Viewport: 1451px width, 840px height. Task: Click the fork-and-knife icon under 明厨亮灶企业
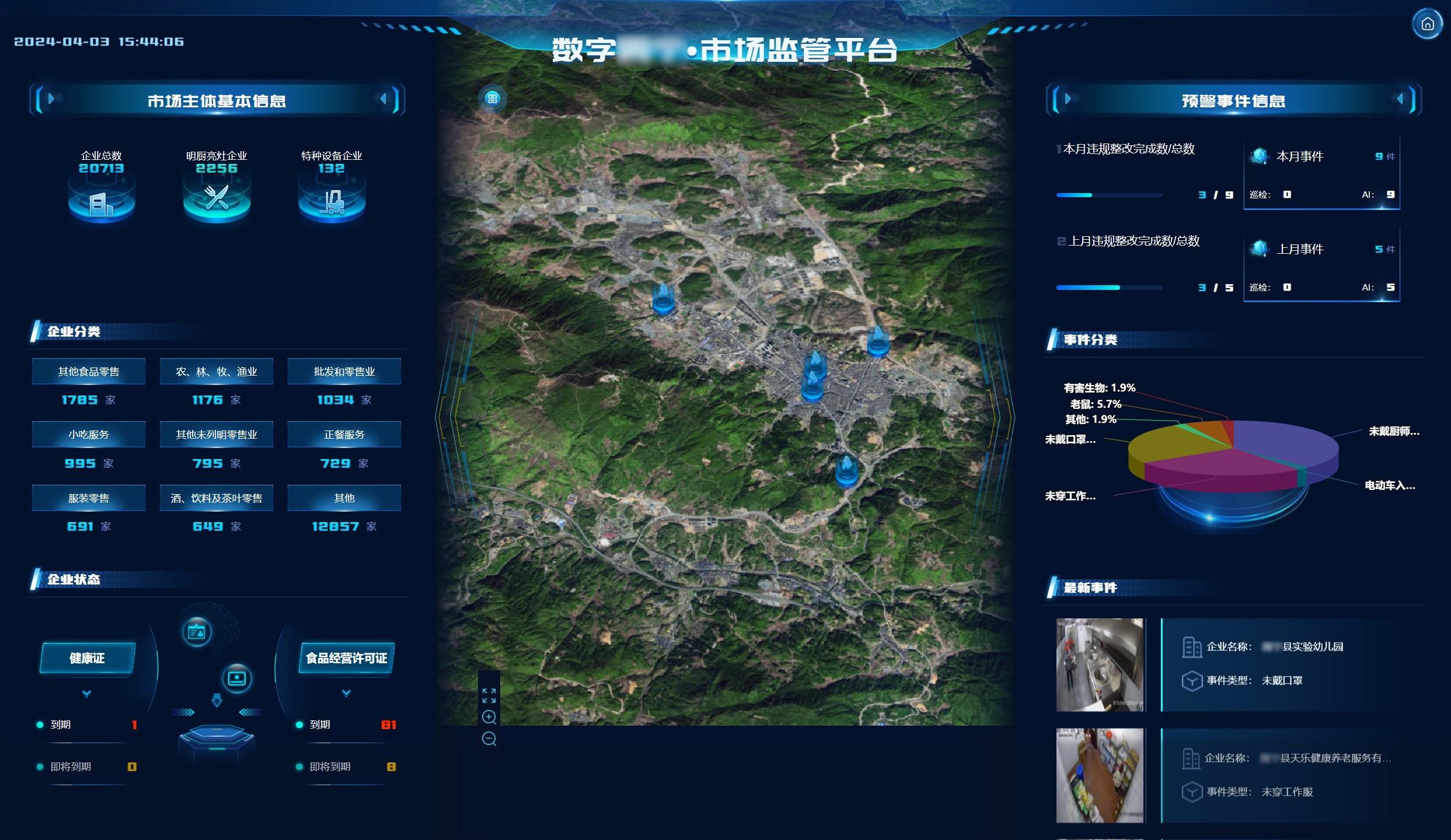coord(217,198)
